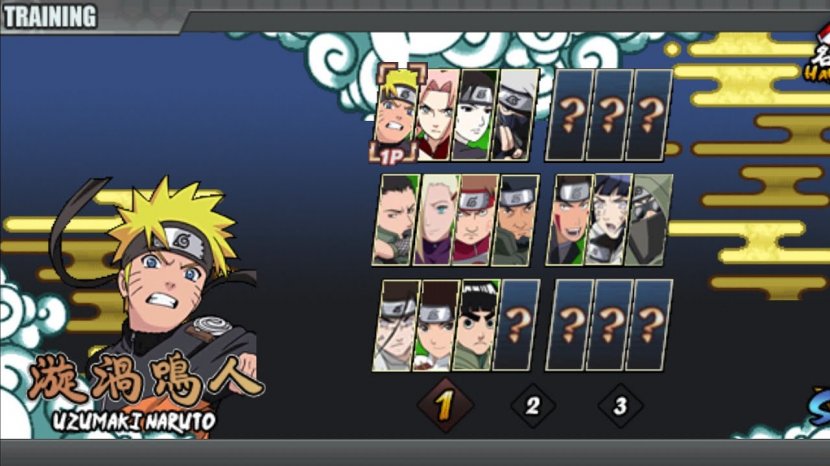Viewport: 830px width, 466px height.
Task: Pick Choji with the red armor
Action: coord(475,220)
